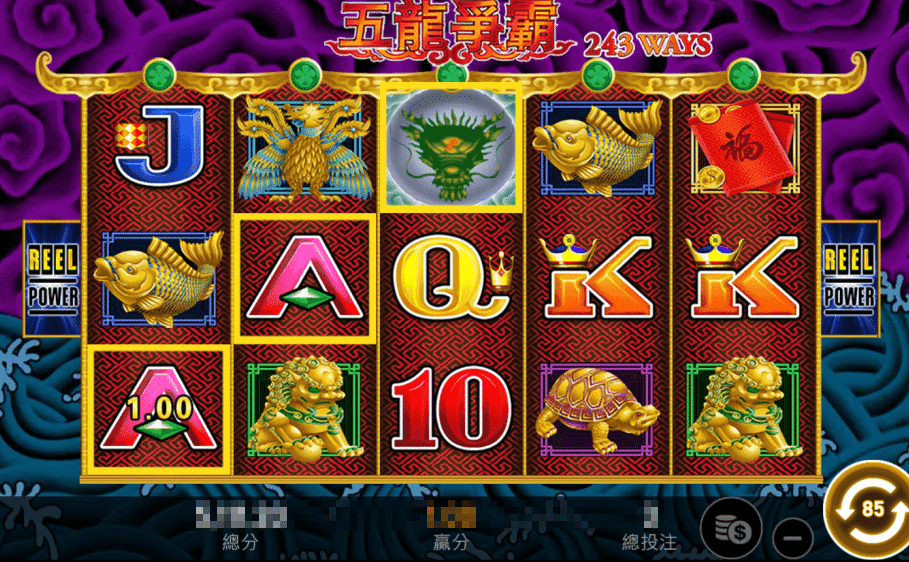909x562 pixels.
Task: Click the golden spin button showing 85
Action: coord(870,508)
